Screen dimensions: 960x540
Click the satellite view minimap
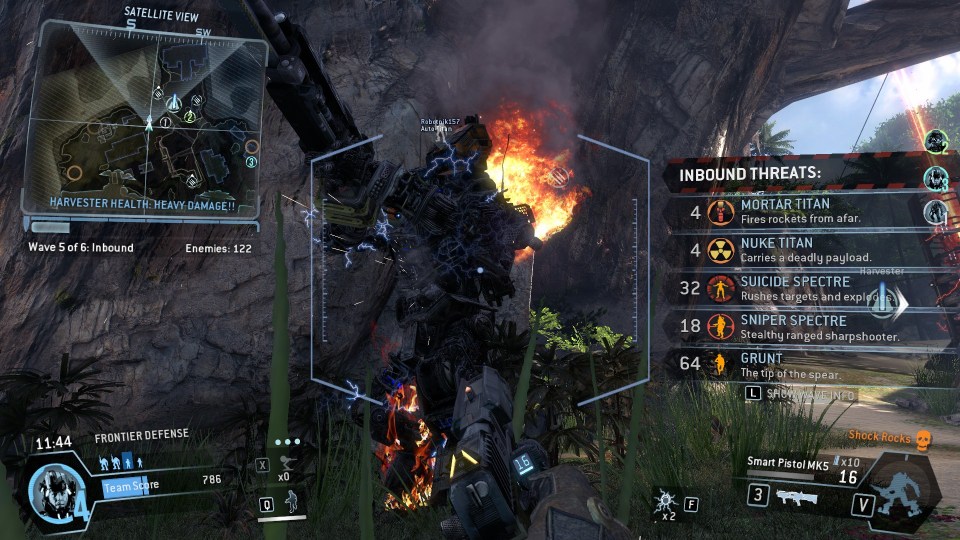point(145,120)
